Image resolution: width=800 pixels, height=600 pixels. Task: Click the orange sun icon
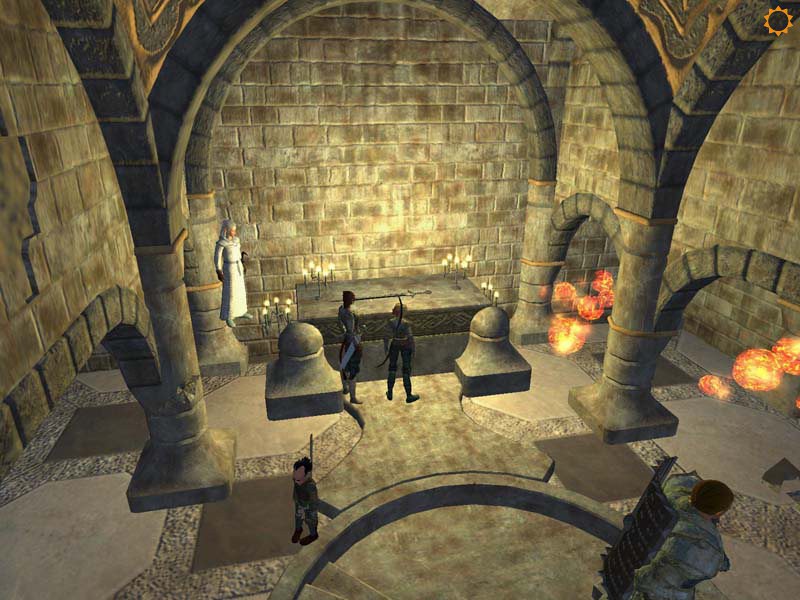[777, 20]
